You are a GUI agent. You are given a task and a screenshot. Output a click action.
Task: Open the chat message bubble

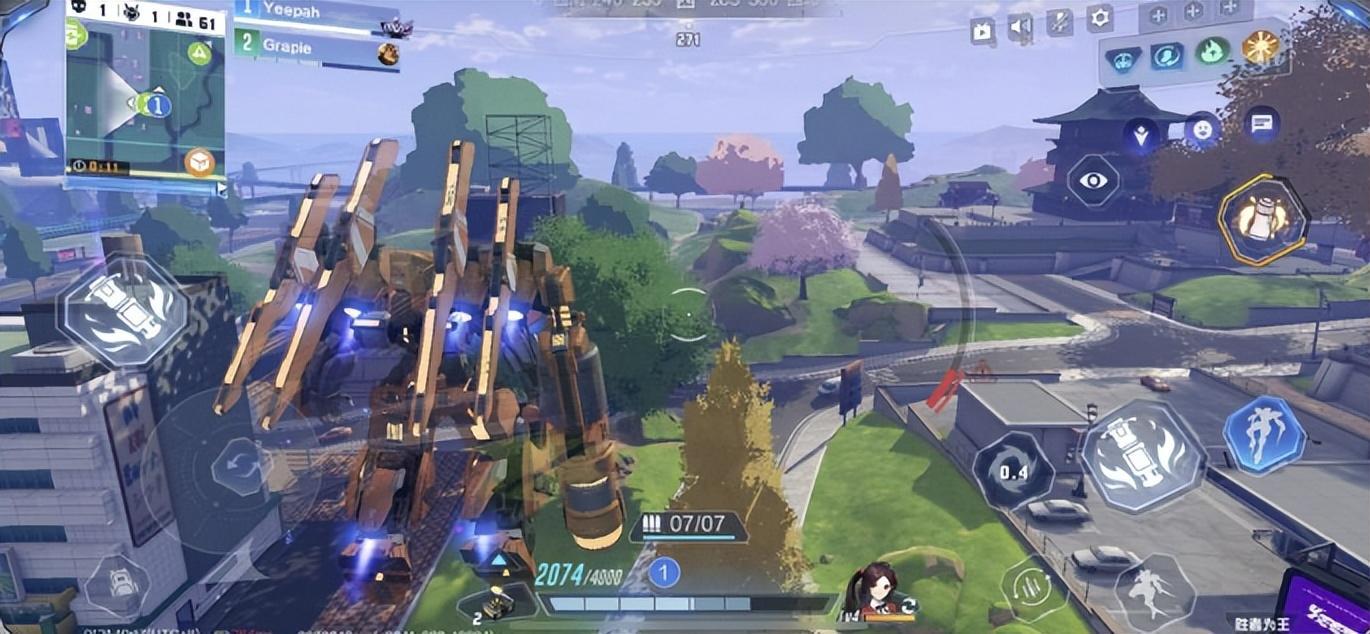click(x=1262, y=124)
